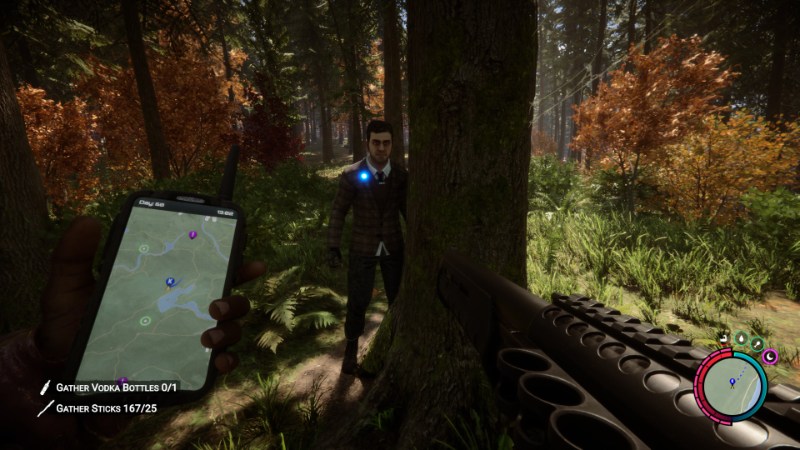Image resolution: width=800 pixels, height=450 pixels.
Task: Select the upper purple marker on GPS map
Action: (192, 235)
